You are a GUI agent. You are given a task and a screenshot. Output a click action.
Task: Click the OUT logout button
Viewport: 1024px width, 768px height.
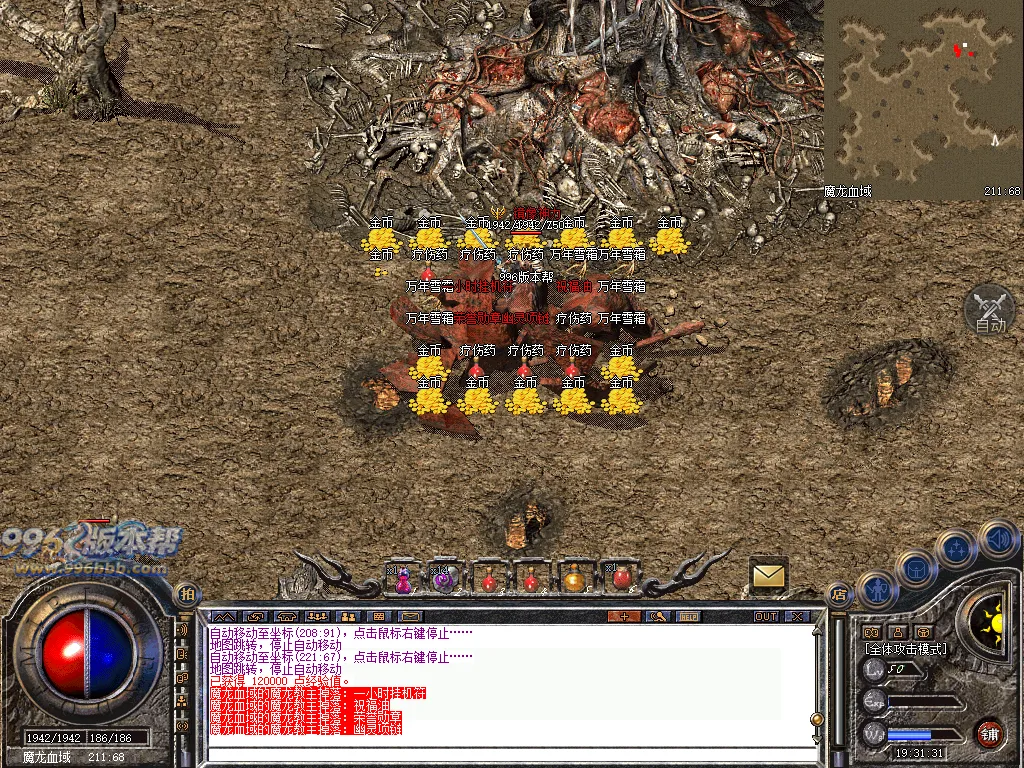(766, 616)
